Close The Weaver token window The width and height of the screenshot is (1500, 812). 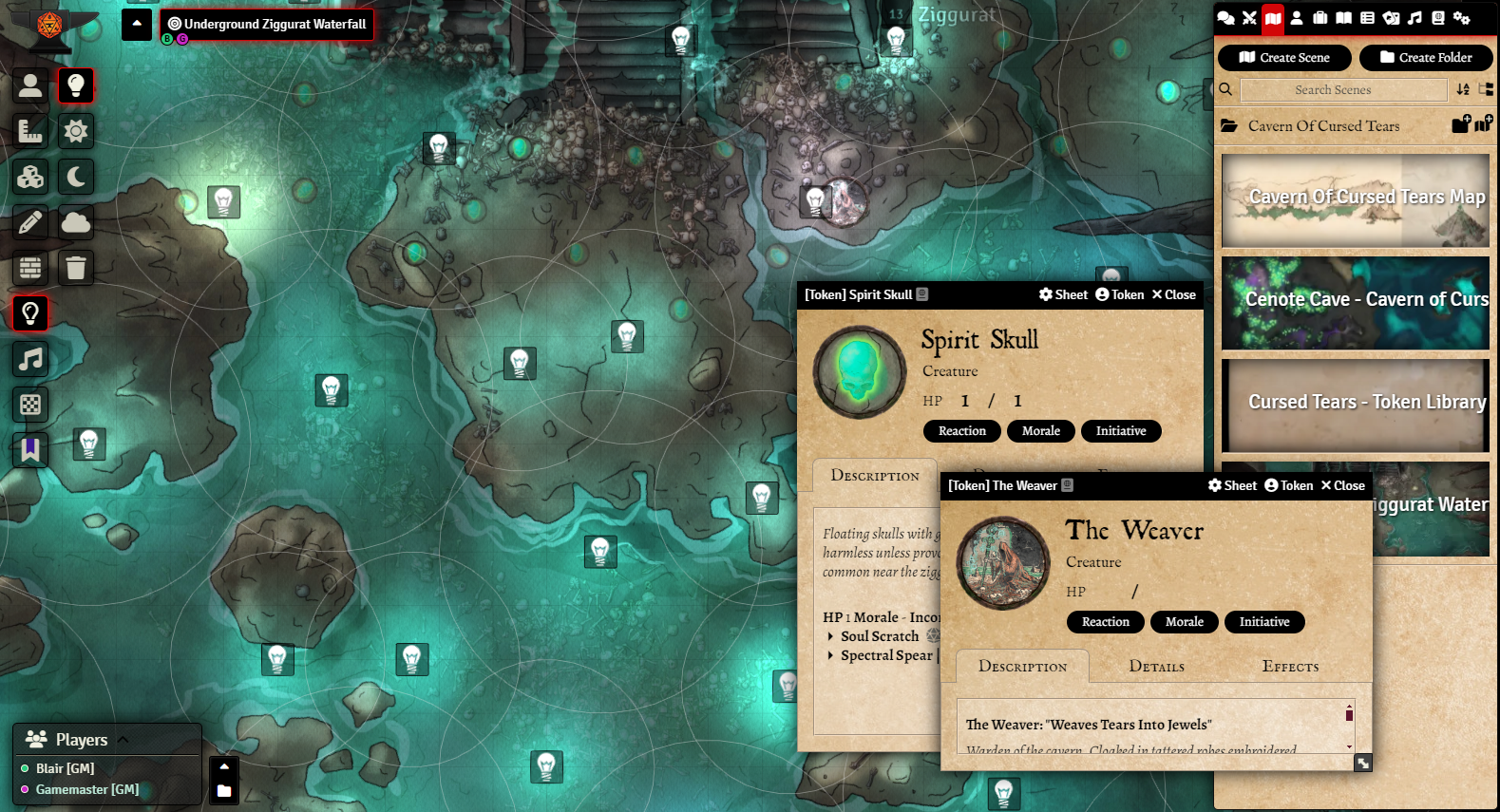(1343, 486)
